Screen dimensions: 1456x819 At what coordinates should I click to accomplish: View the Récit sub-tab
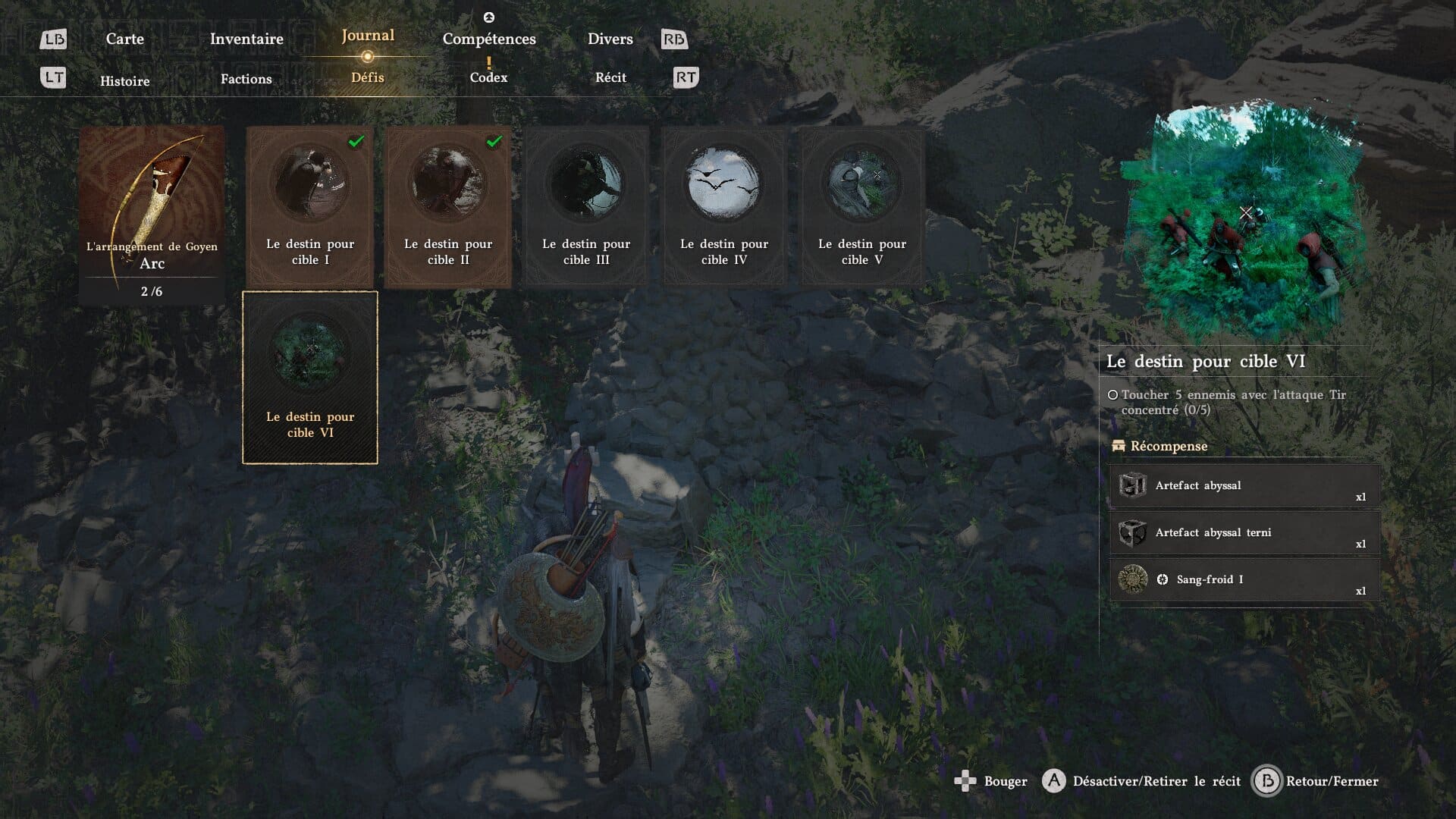click(x=610, y=77)
